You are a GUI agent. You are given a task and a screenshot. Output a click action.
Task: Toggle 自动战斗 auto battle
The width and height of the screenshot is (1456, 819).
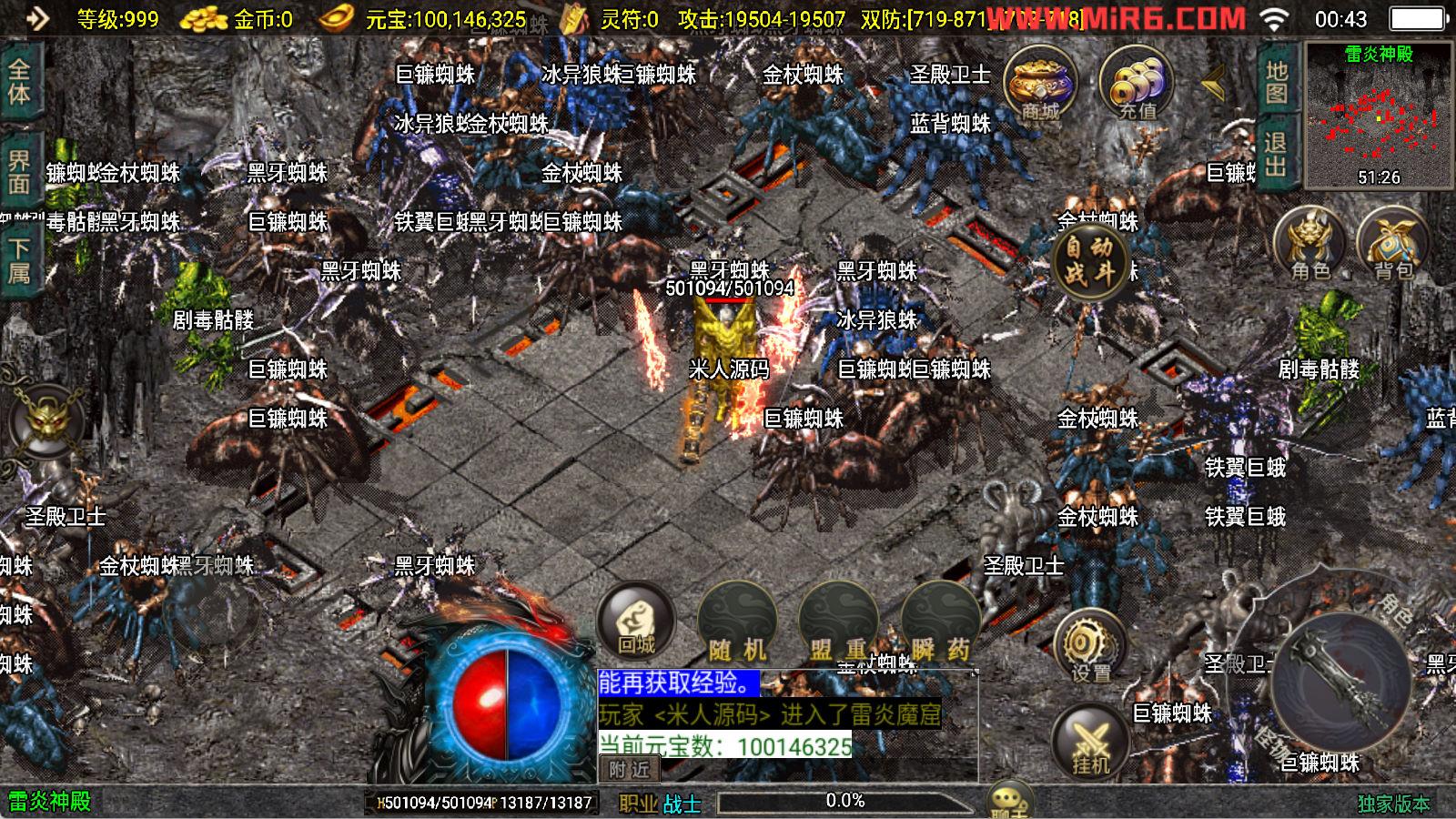pos(1089,259)
